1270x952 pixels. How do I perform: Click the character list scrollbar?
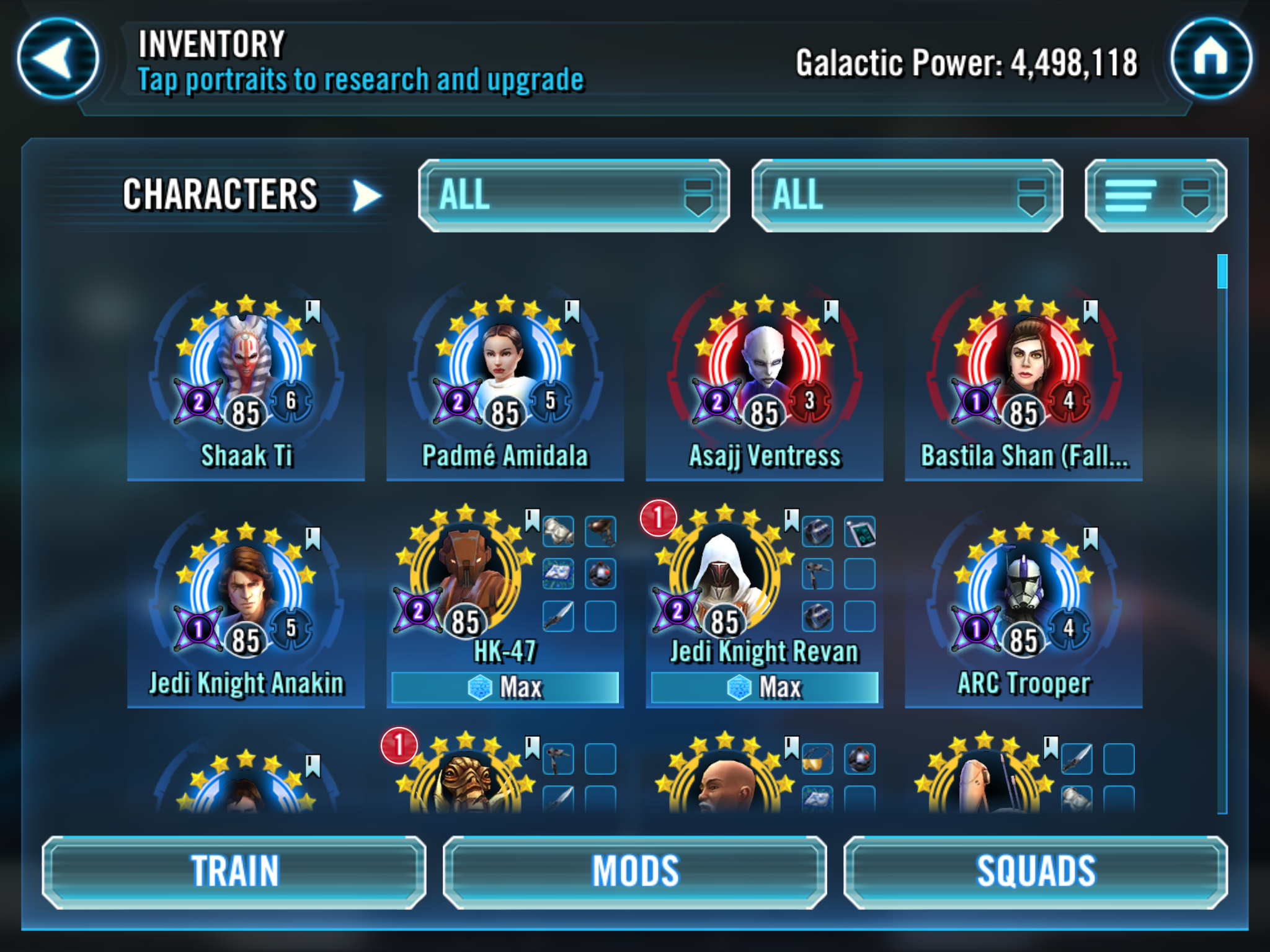click(1222, 533)
